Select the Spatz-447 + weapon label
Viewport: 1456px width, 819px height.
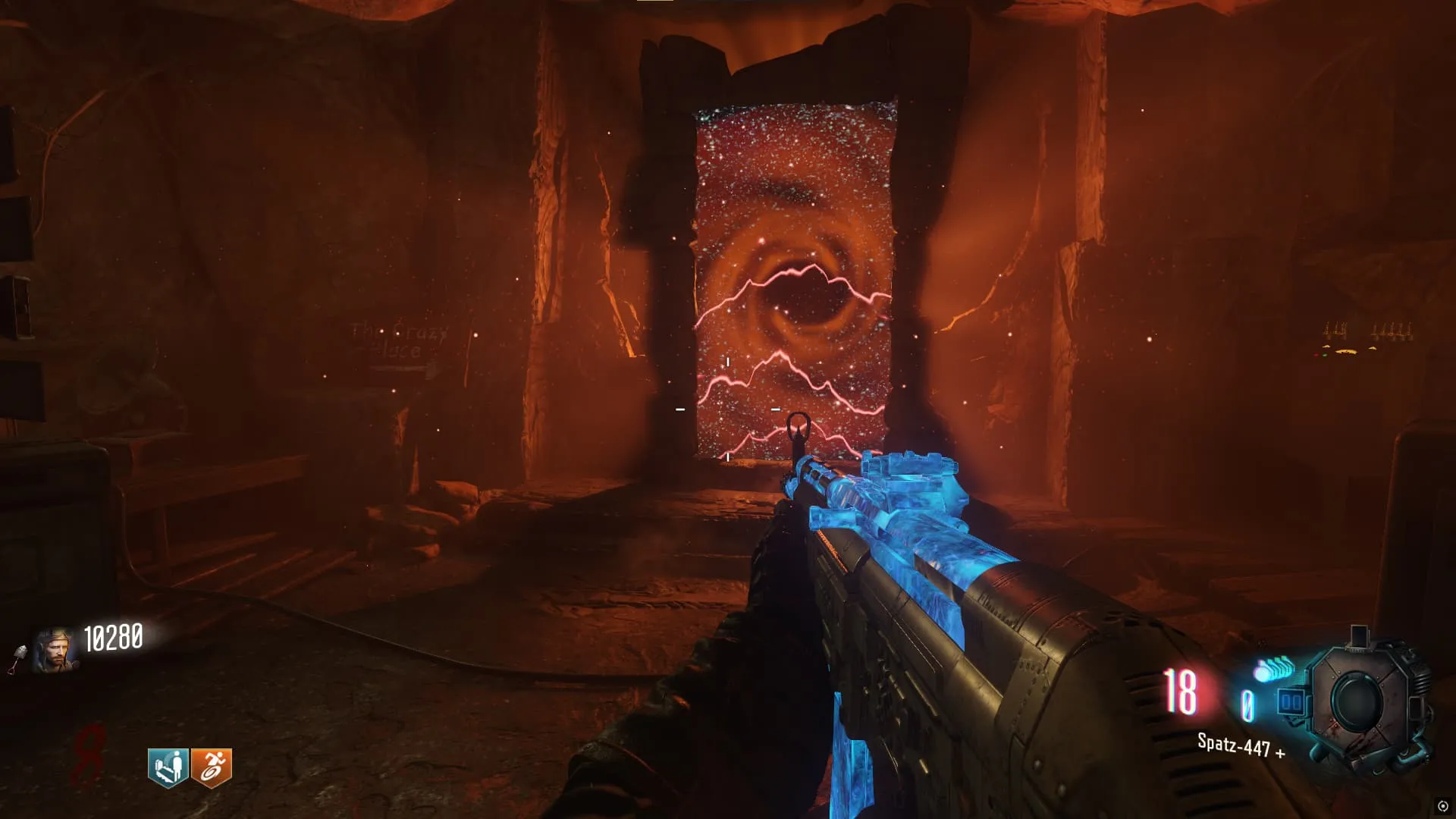point(1241,745)
